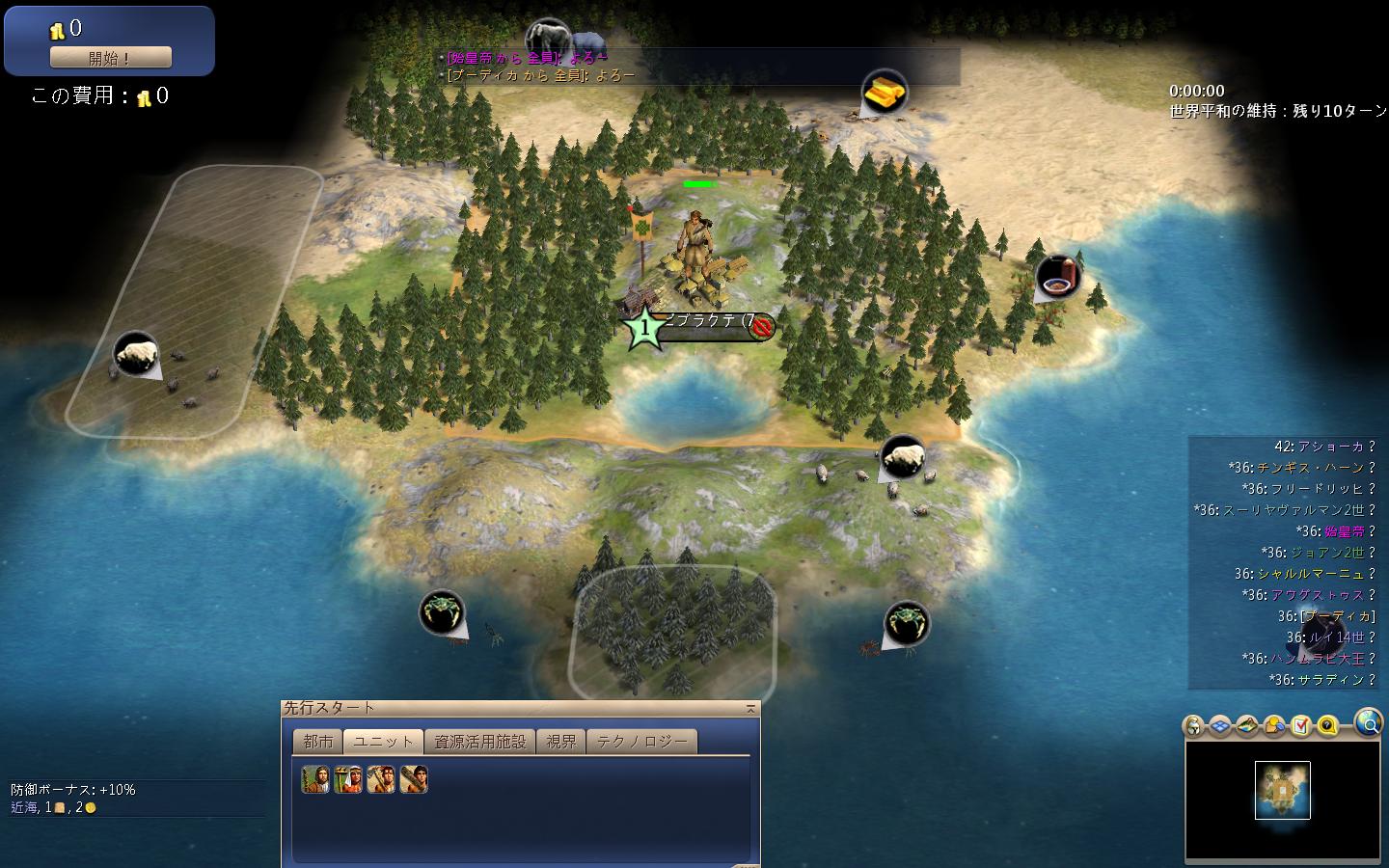
Task: Open the テクノロジー tab
Action: (x=641, y=741)
